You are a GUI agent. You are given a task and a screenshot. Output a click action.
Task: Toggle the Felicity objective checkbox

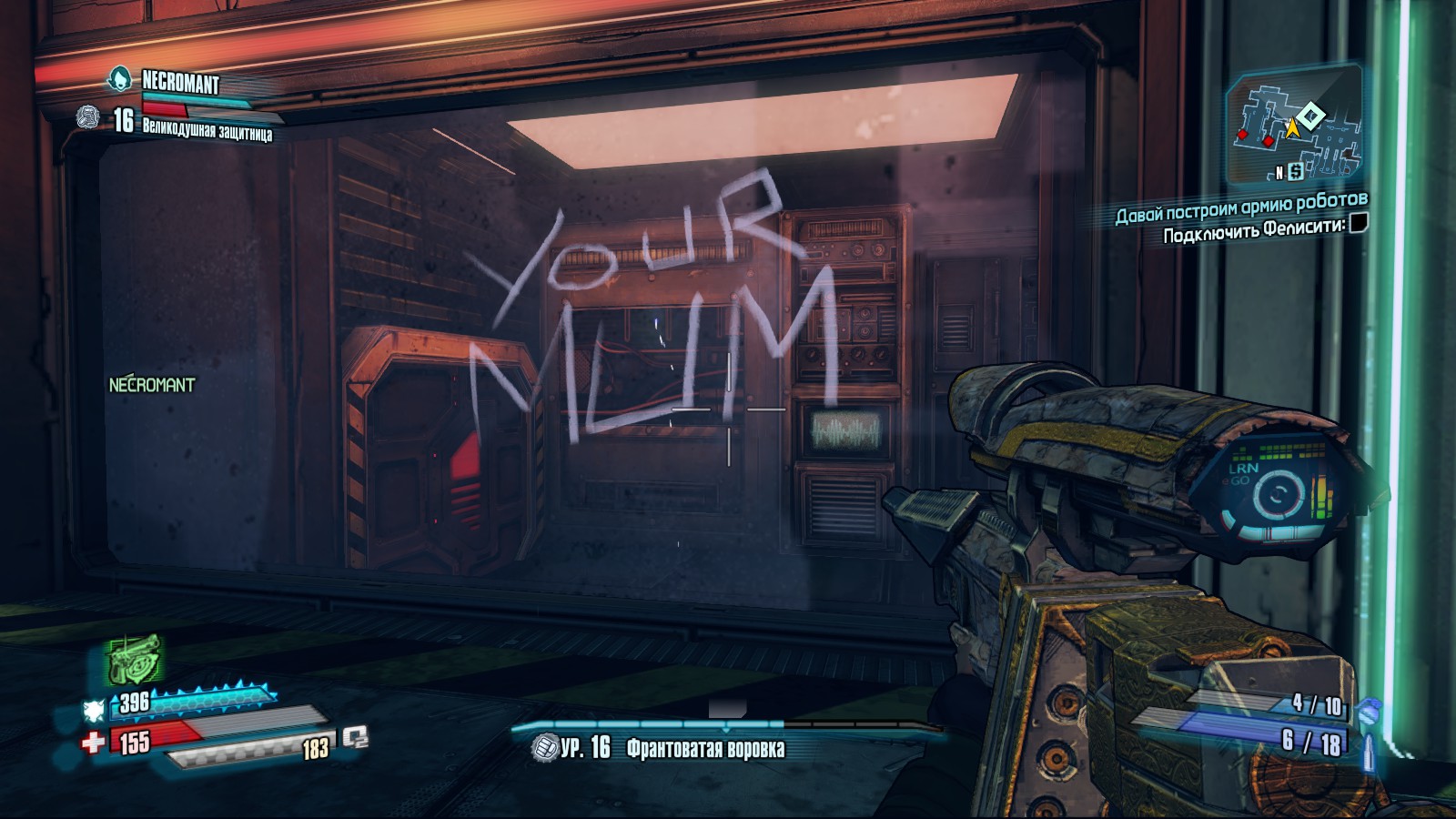point(1358,223)
